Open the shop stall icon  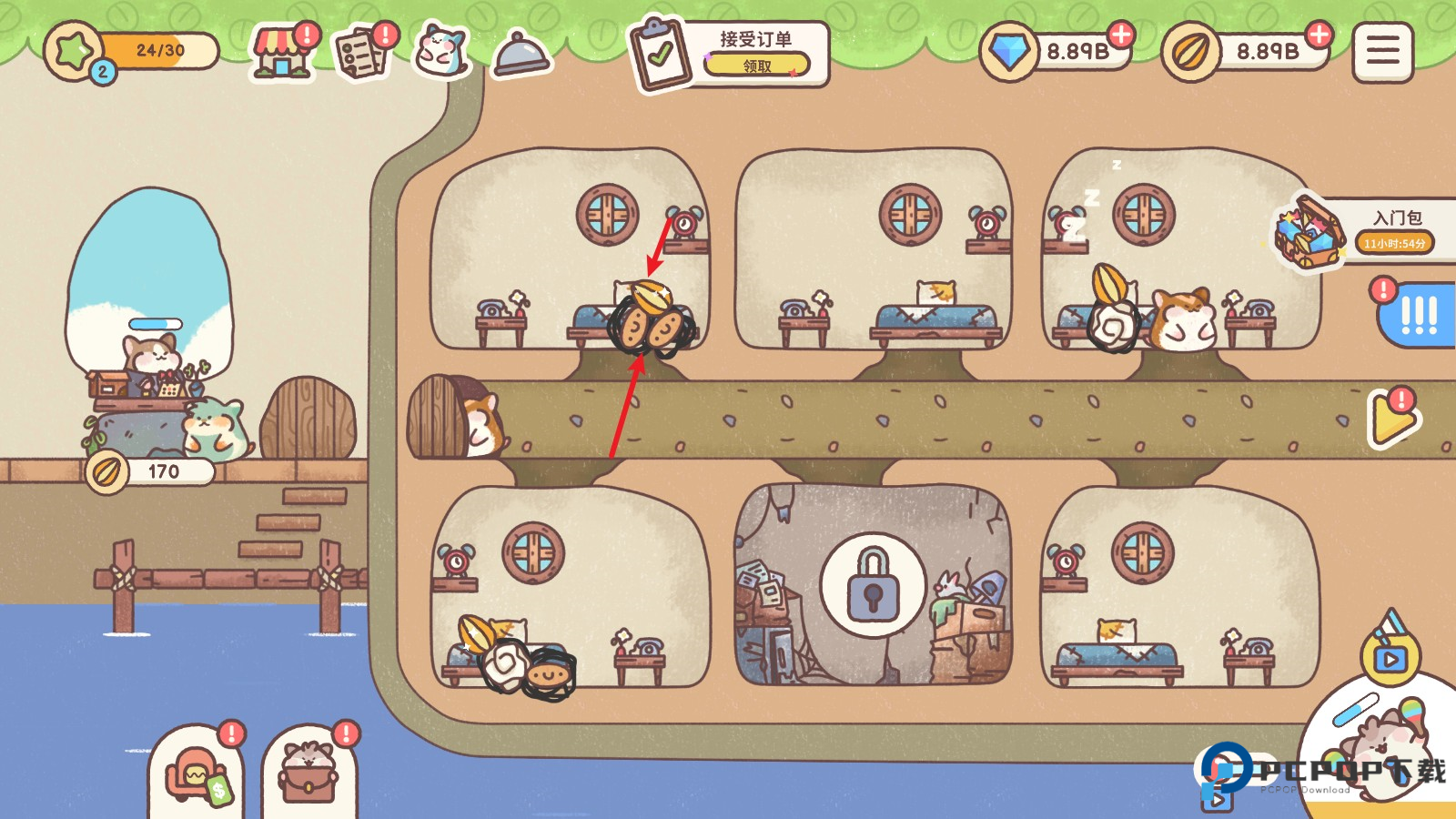[282, 53]
